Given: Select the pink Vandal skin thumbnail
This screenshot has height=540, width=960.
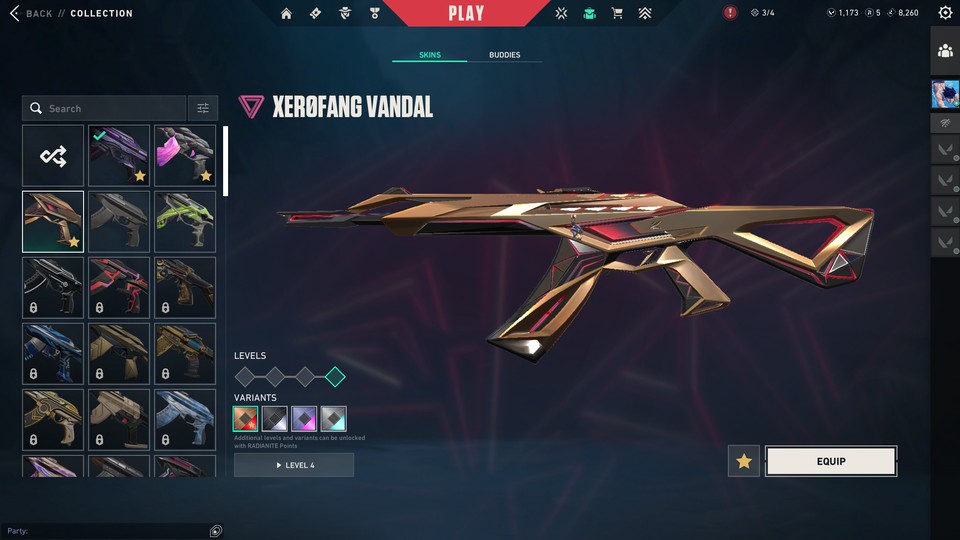Looking at the screenshot, I should click(185, 156).
